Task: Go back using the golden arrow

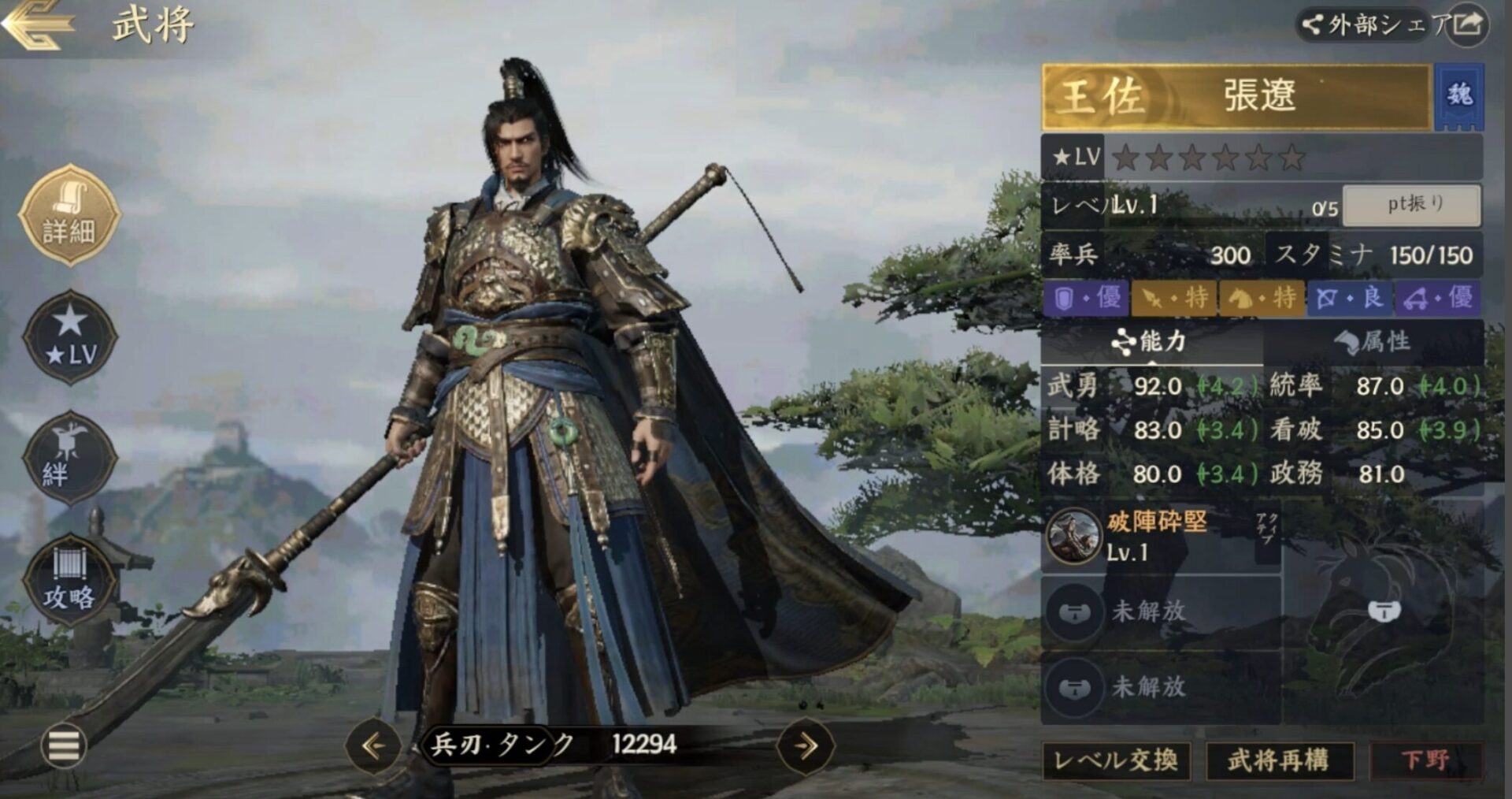Action: tap(38, 25)
